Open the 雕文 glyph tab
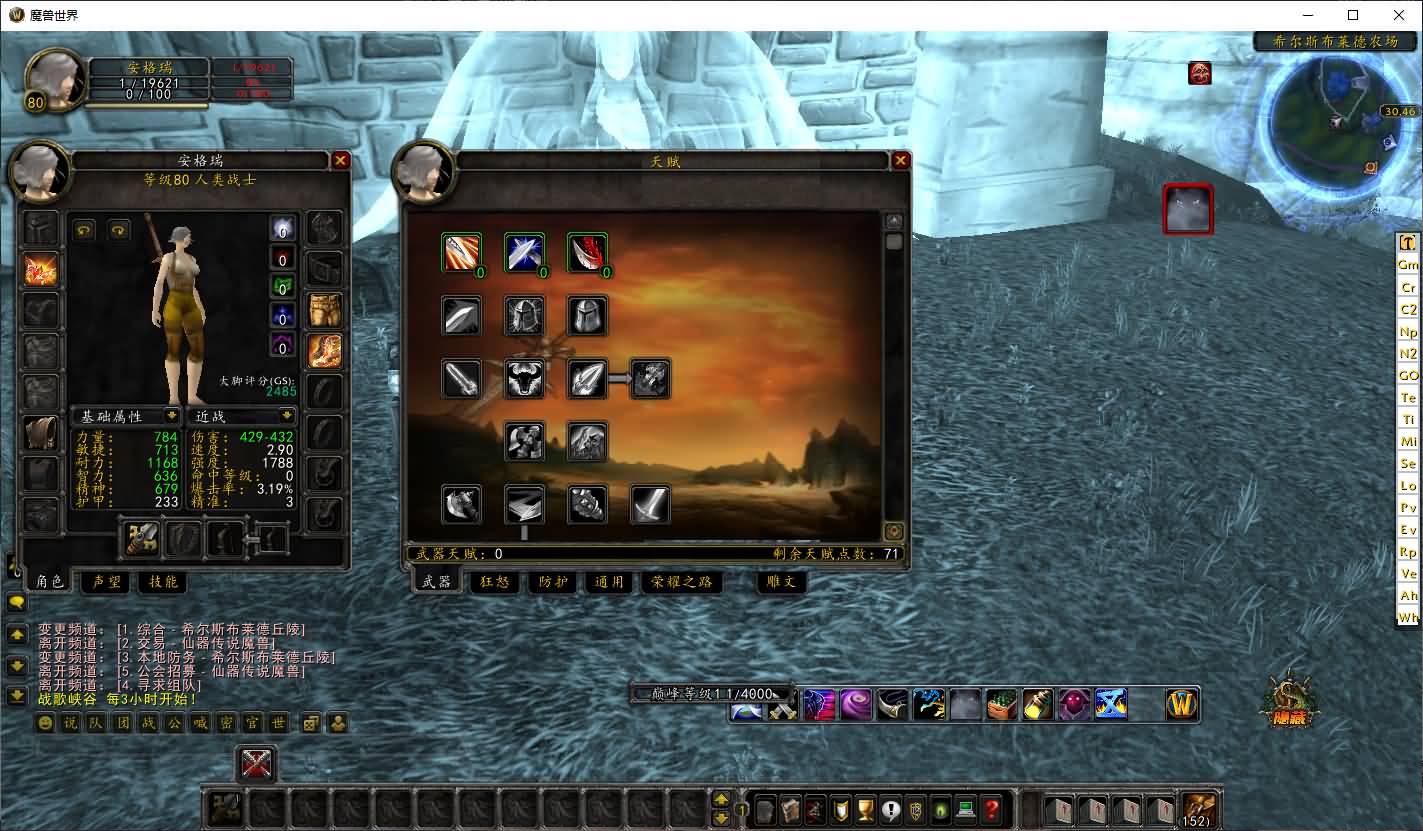 [781, 582]
